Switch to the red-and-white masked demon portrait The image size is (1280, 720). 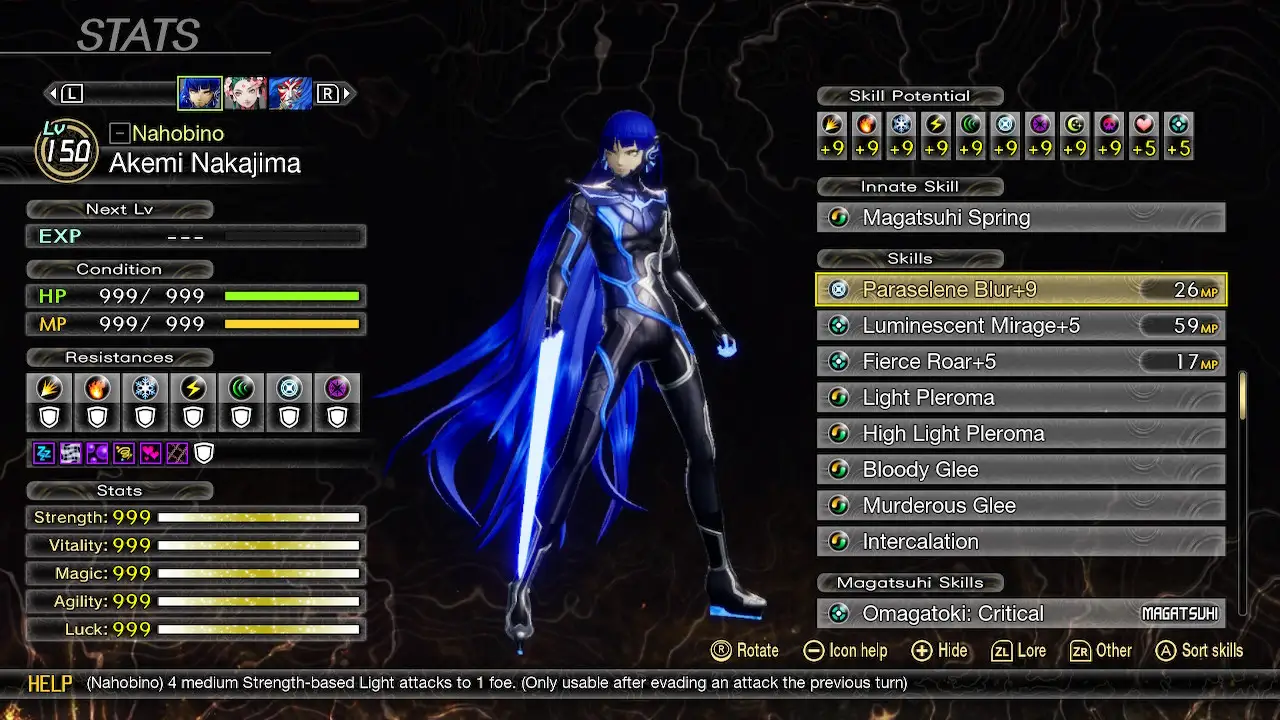(290, 94)
